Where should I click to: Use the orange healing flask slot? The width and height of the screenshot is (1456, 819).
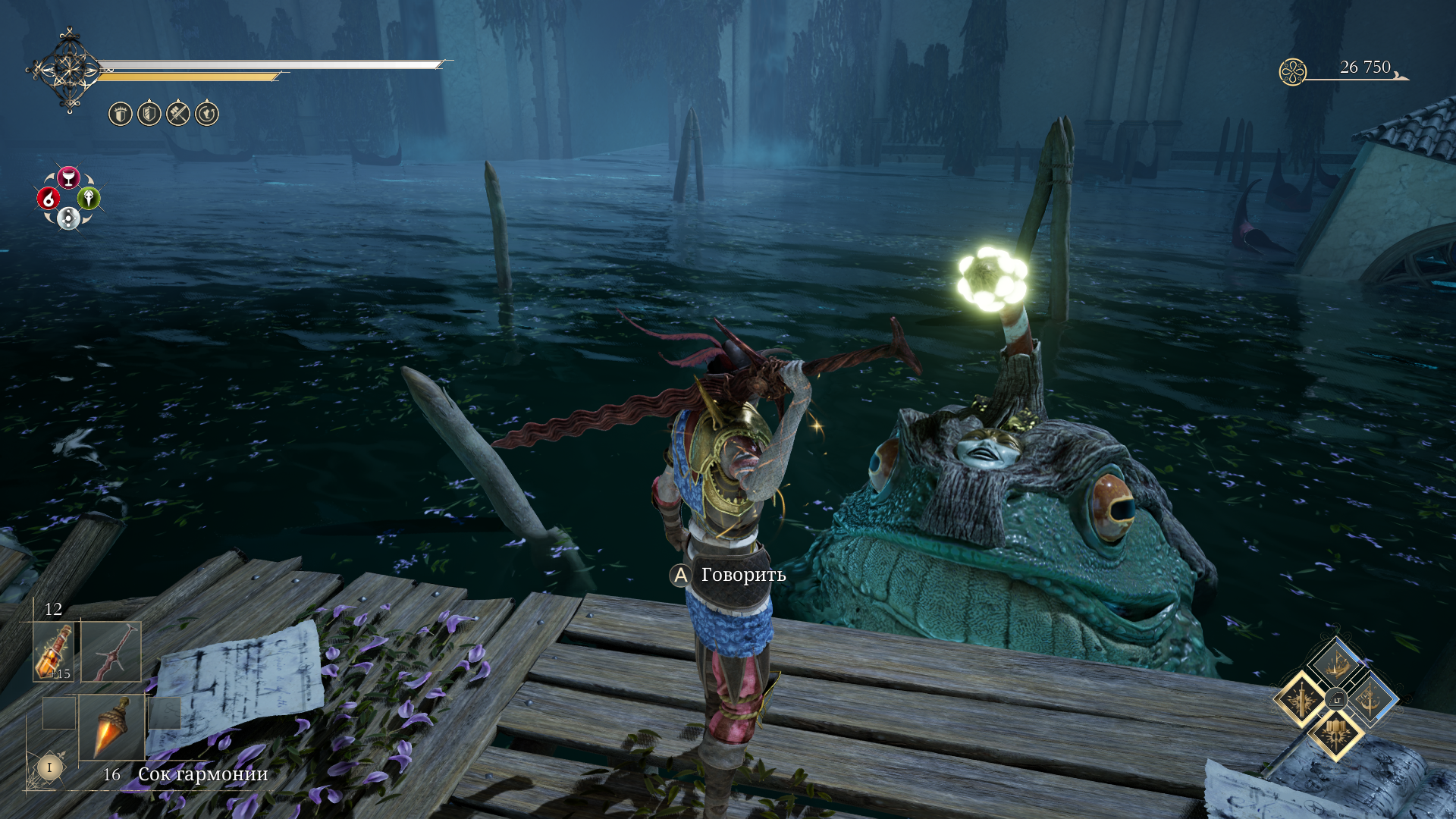tap(54, 652)
